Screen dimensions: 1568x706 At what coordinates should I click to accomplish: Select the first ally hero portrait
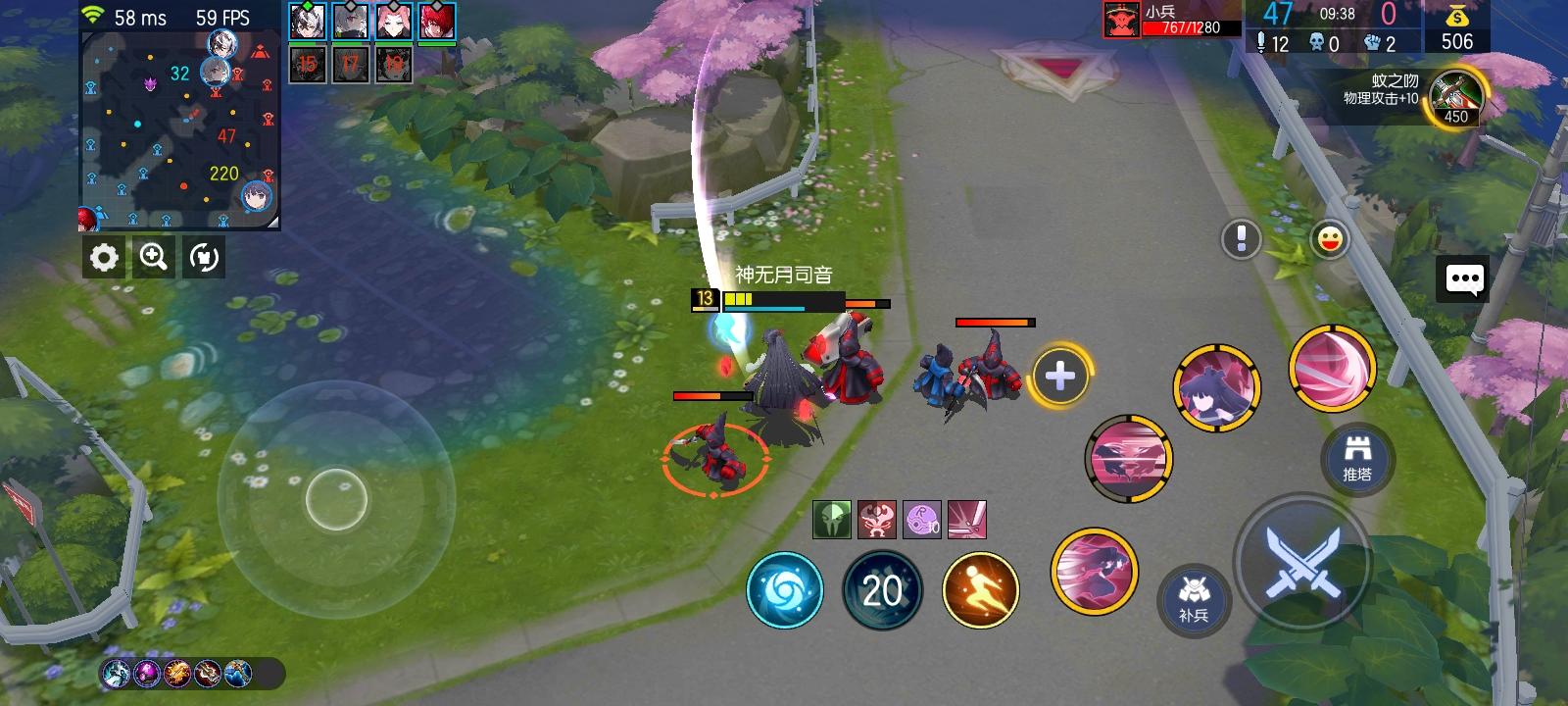point(307,22)
